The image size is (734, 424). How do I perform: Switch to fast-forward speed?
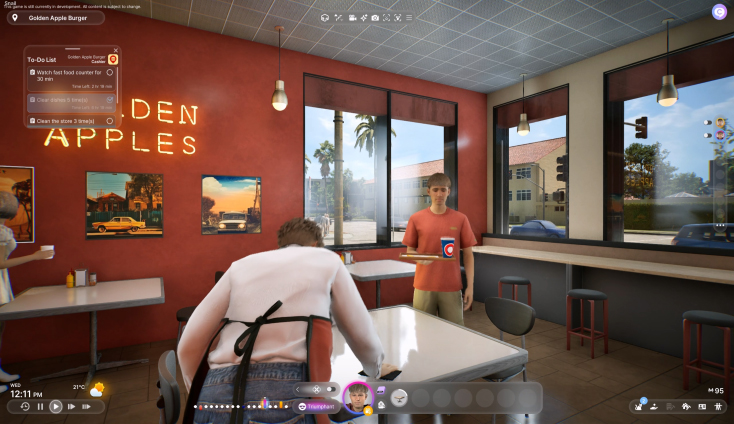(72, 407)
